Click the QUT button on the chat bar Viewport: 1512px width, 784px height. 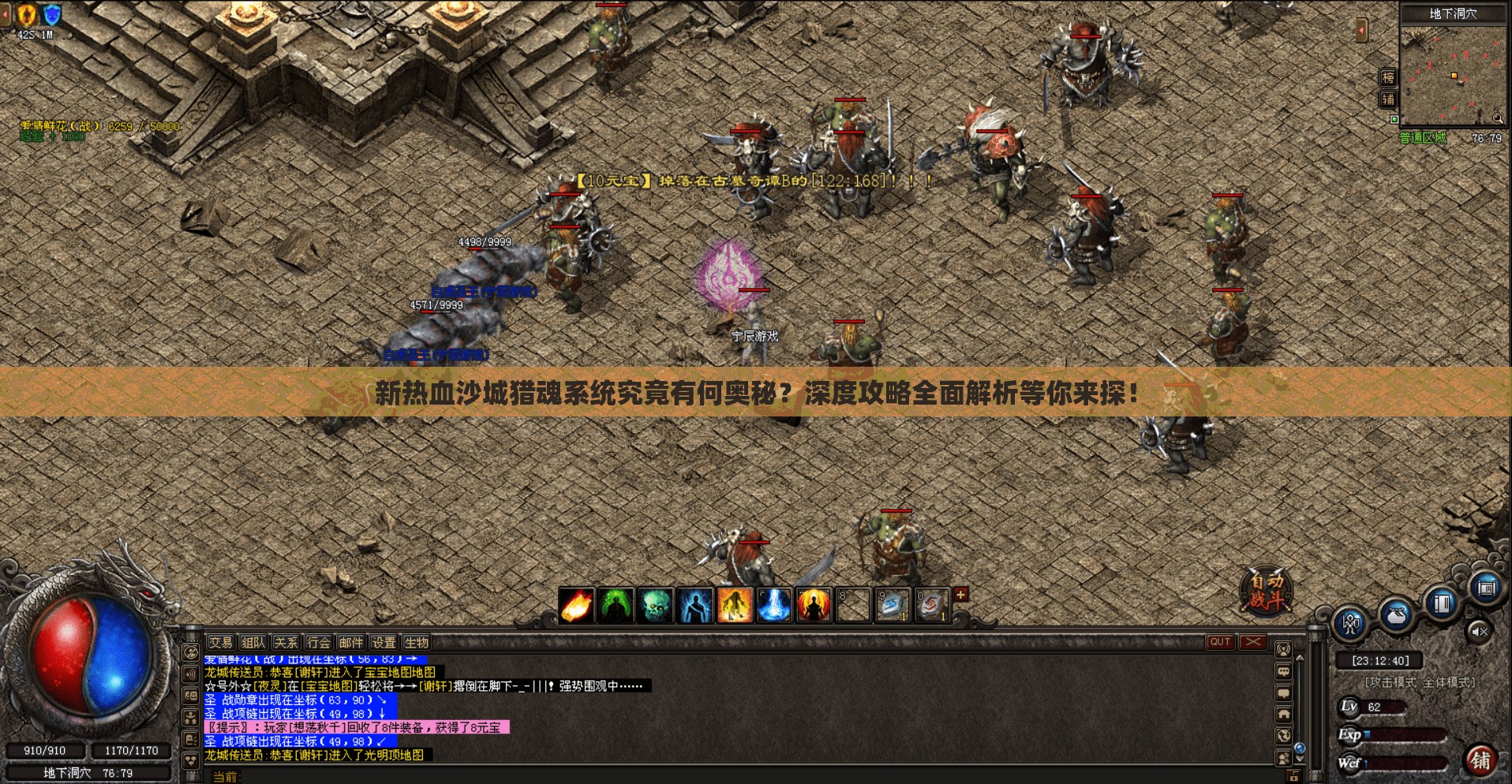(1220, 642)
